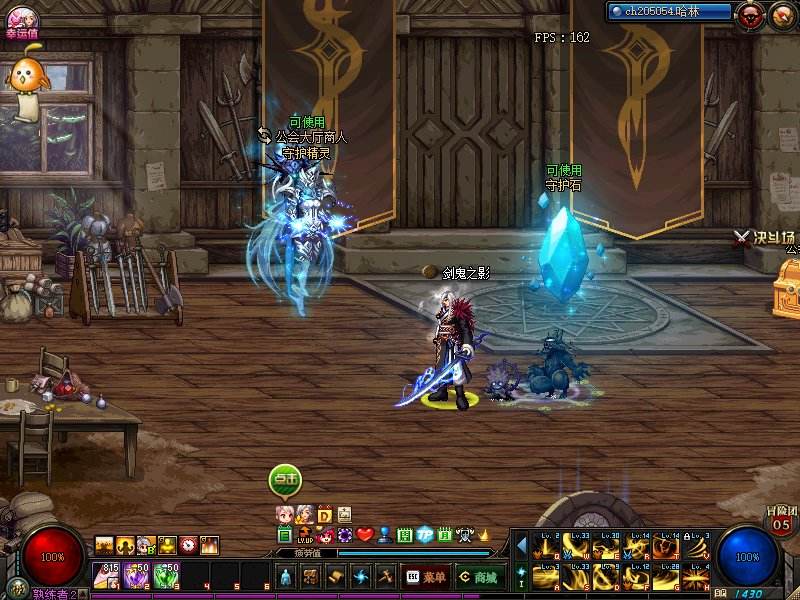Click the LV.UP arrow icon
The height and width of the screenshot is (600, 800).
(304, 535)
